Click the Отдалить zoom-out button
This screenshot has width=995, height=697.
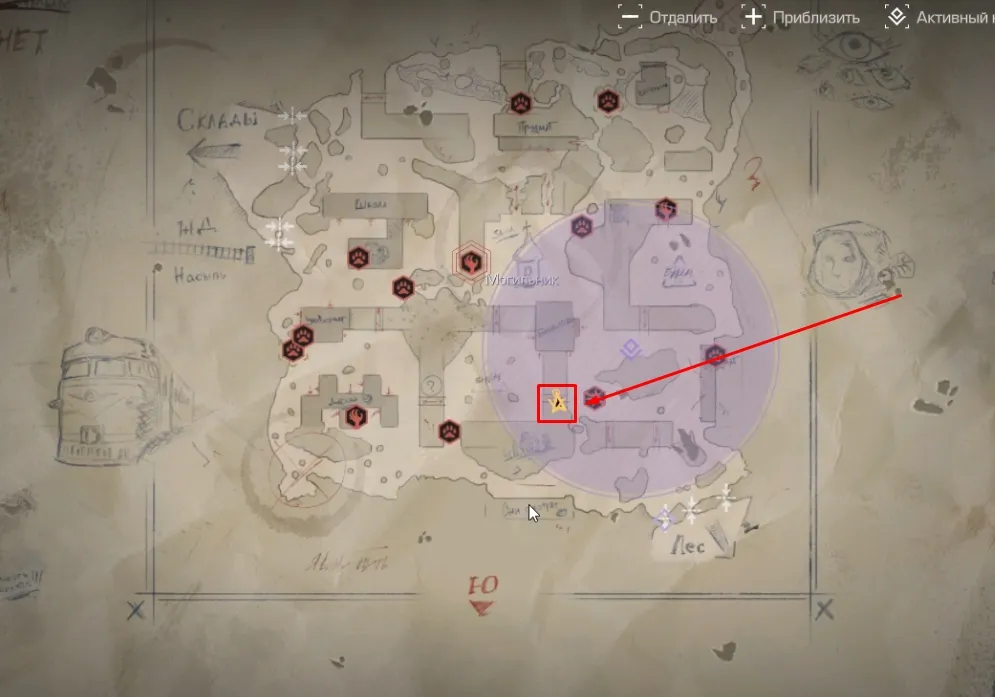tap(668, 17)
